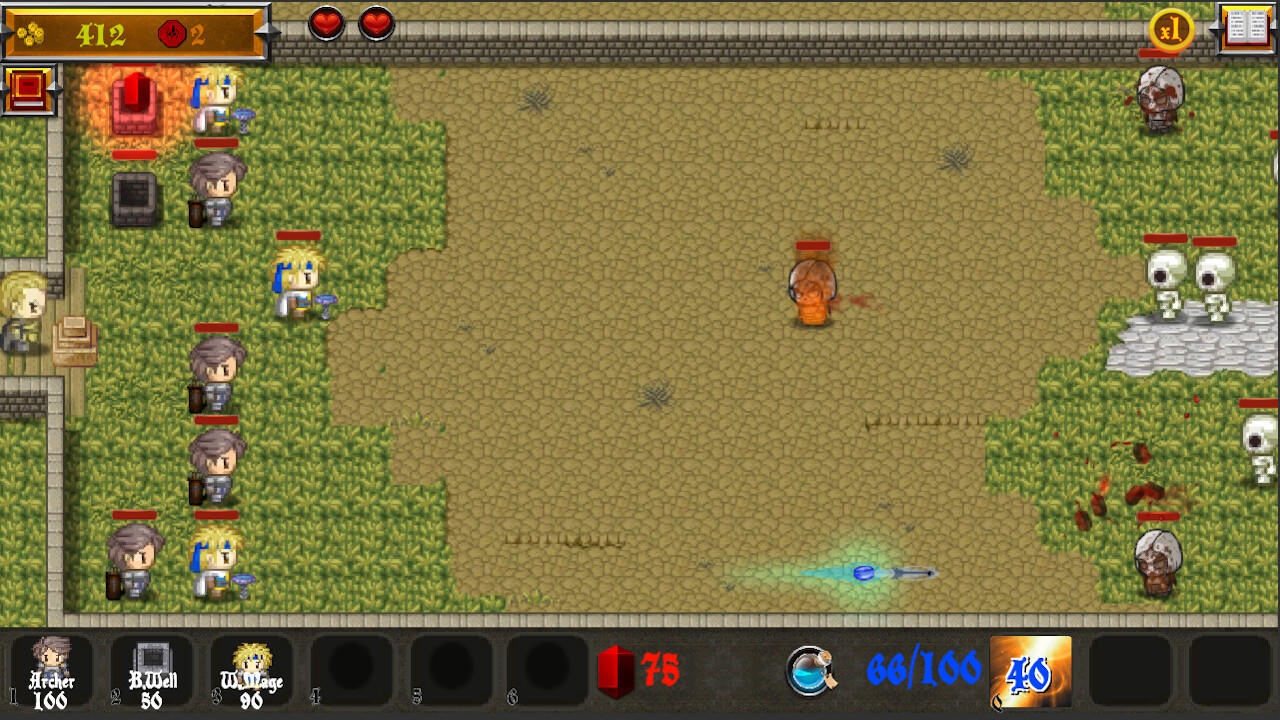Choose the W.Mage unit in slot 3
This screenshot has width=1280, height=720.
248,670
